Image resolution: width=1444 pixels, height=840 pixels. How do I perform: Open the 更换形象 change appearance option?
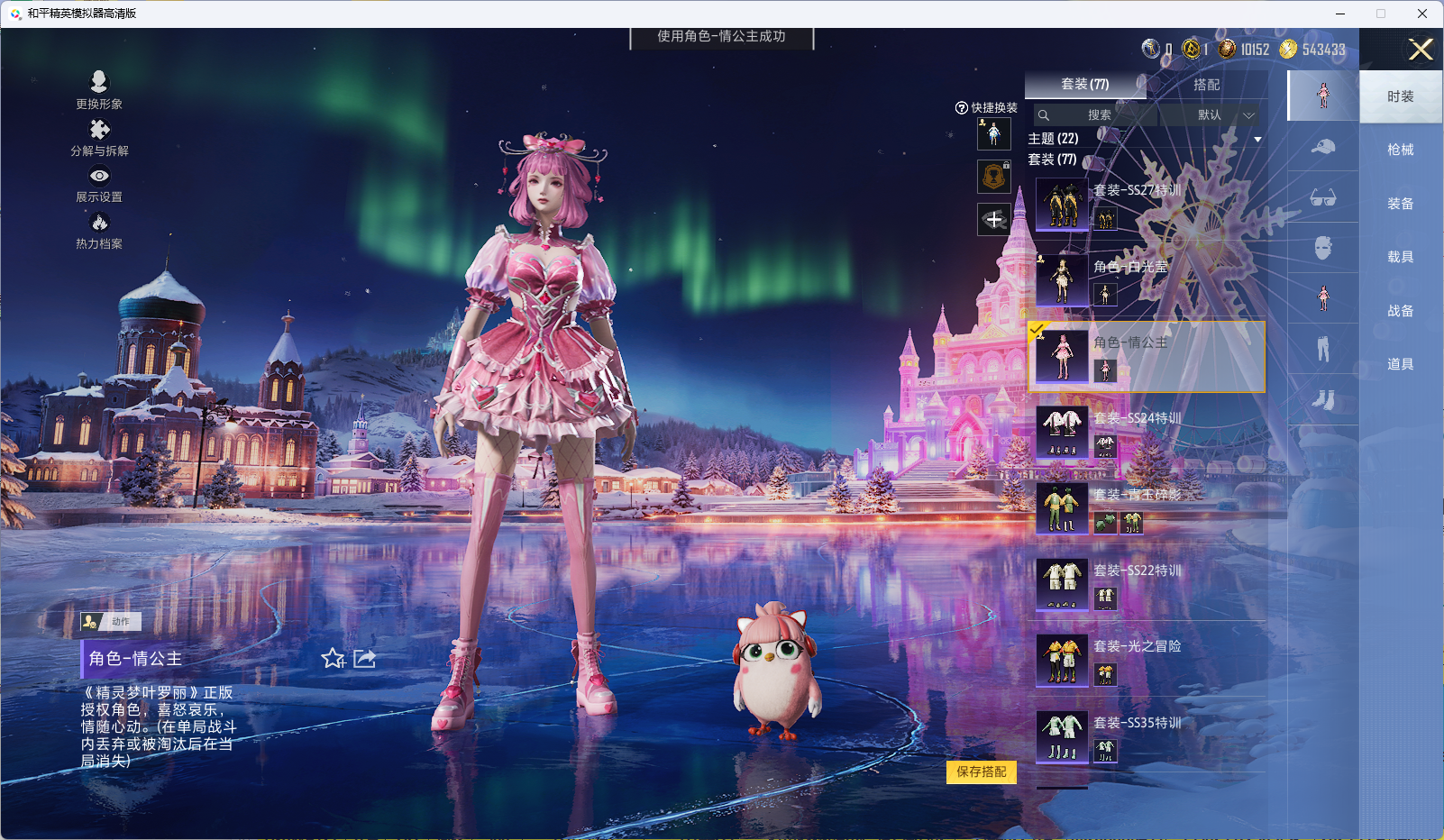click(99, 89)
